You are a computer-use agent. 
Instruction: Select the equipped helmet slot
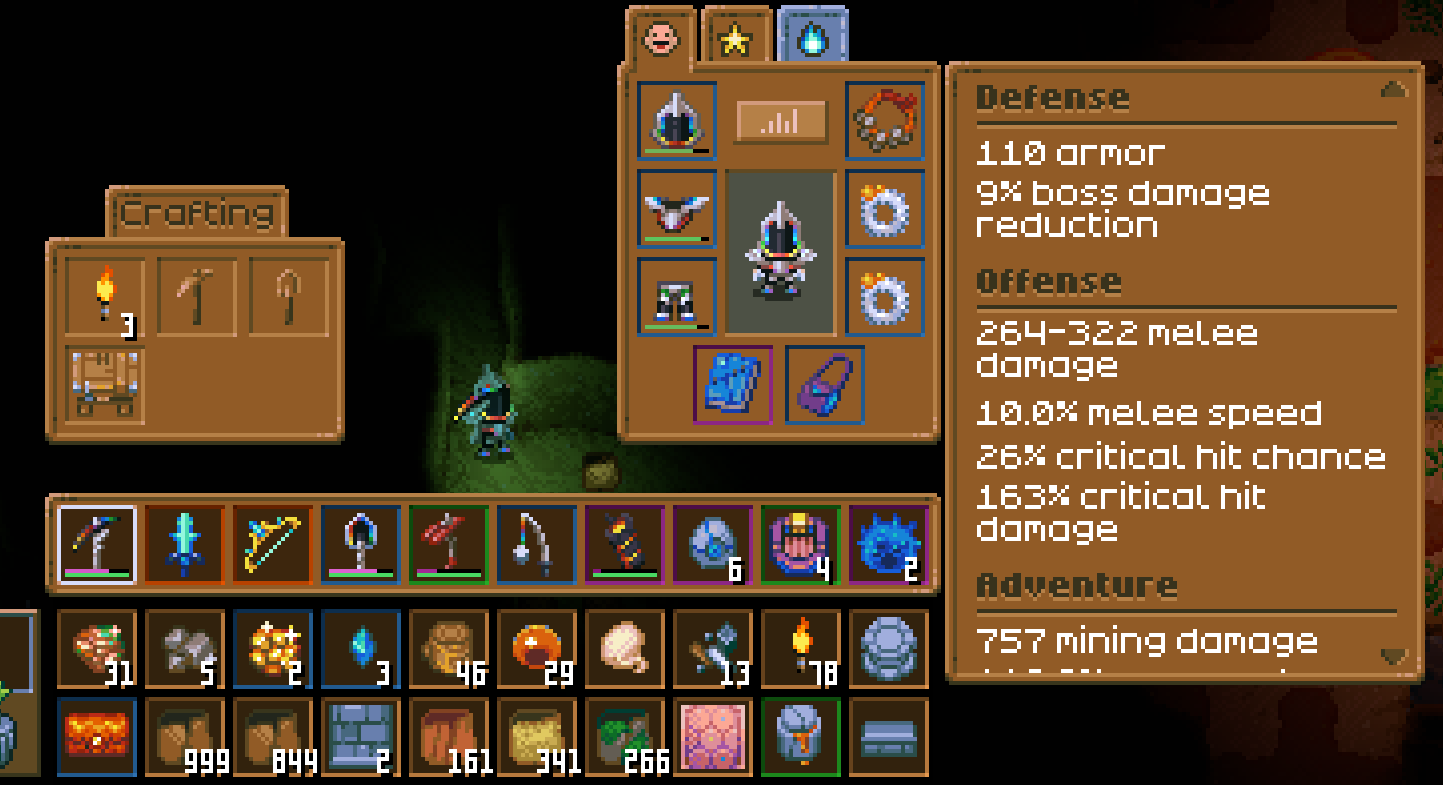(x=677, y=121)
